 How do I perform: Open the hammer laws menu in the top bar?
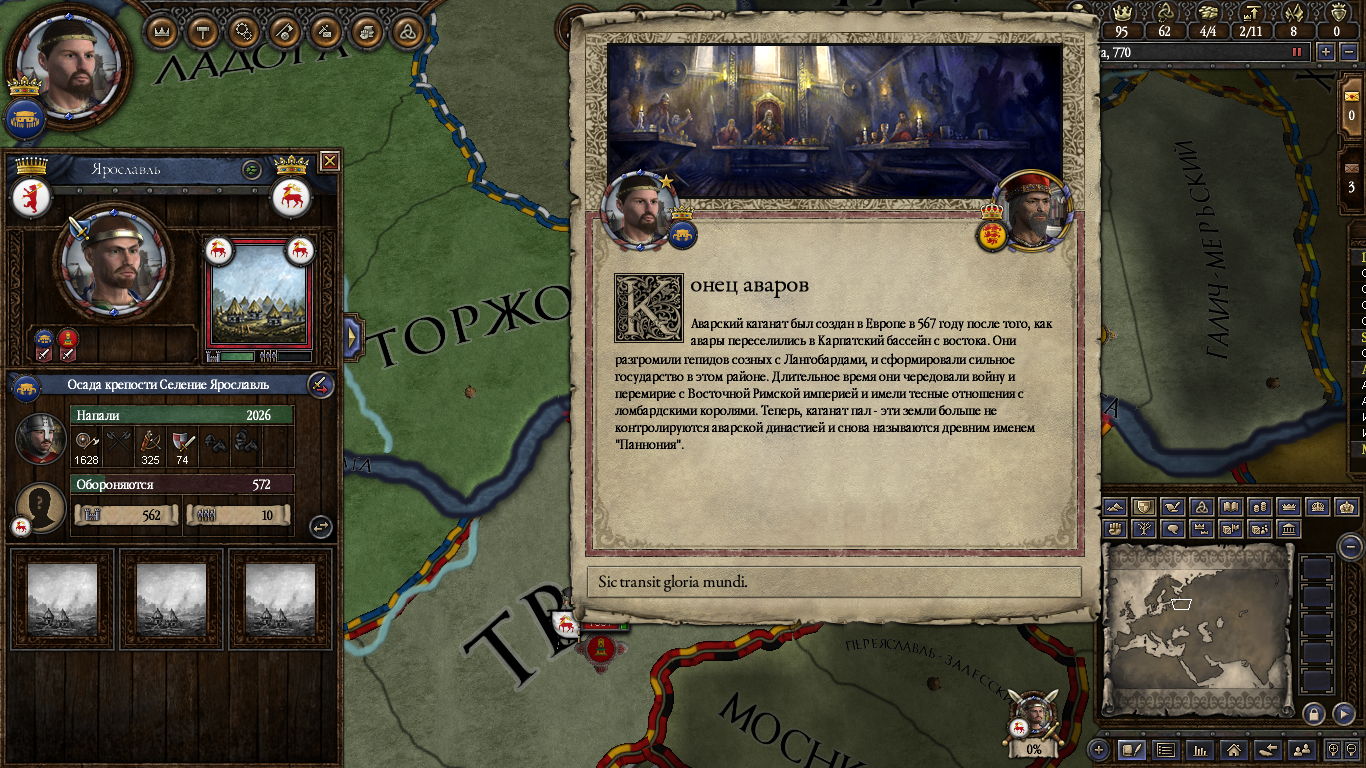tap(203, 31)
